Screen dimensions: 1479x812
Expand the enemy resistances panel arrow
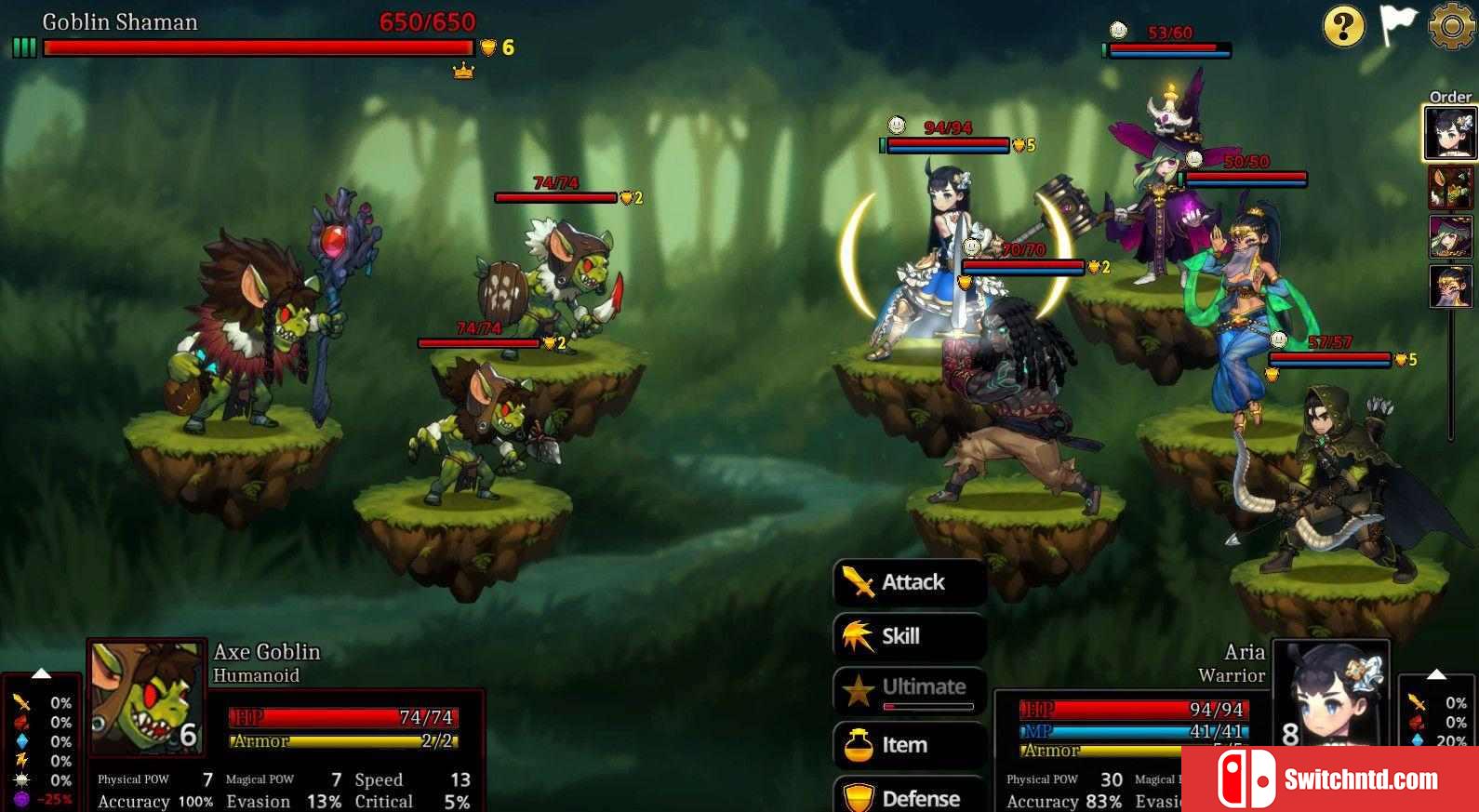(x=41, y=673)
